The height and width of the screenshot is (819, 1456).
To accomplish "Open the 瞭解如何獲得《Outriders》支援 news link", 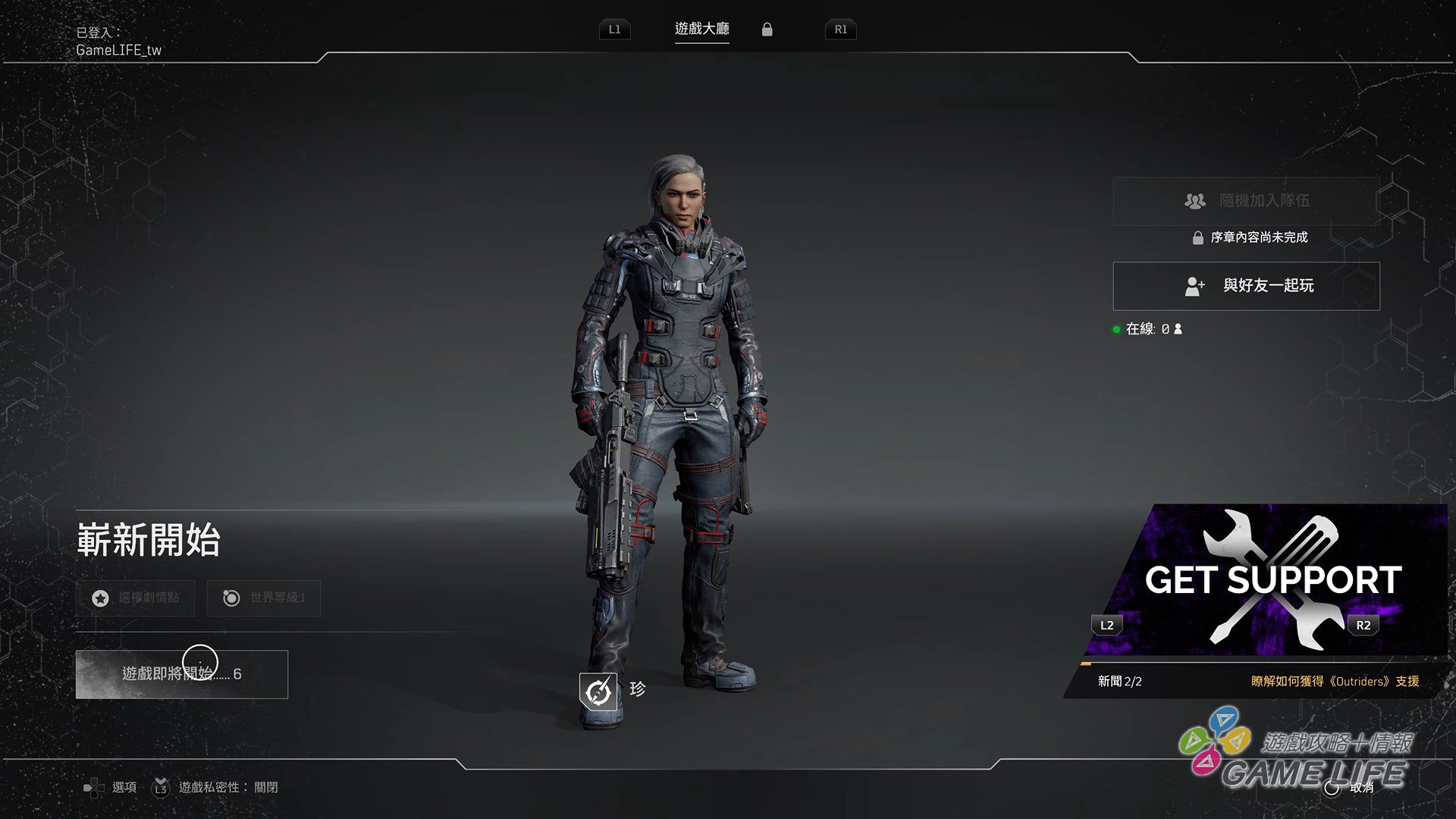I will 1335,681.
